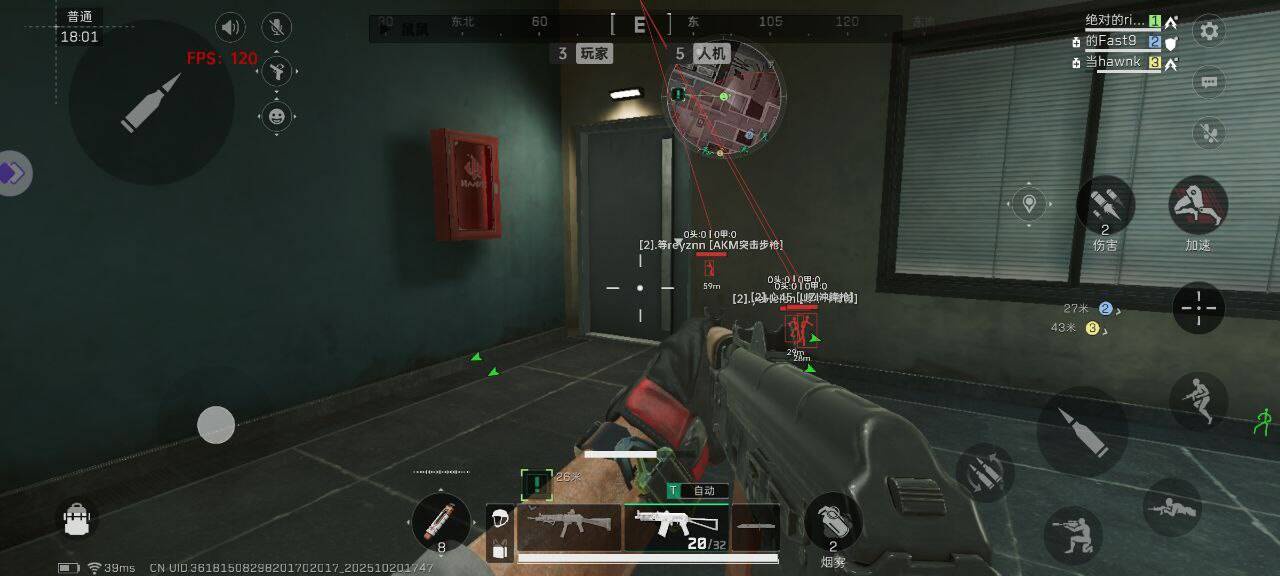Use the red healing syringe item

pos(441,521)
